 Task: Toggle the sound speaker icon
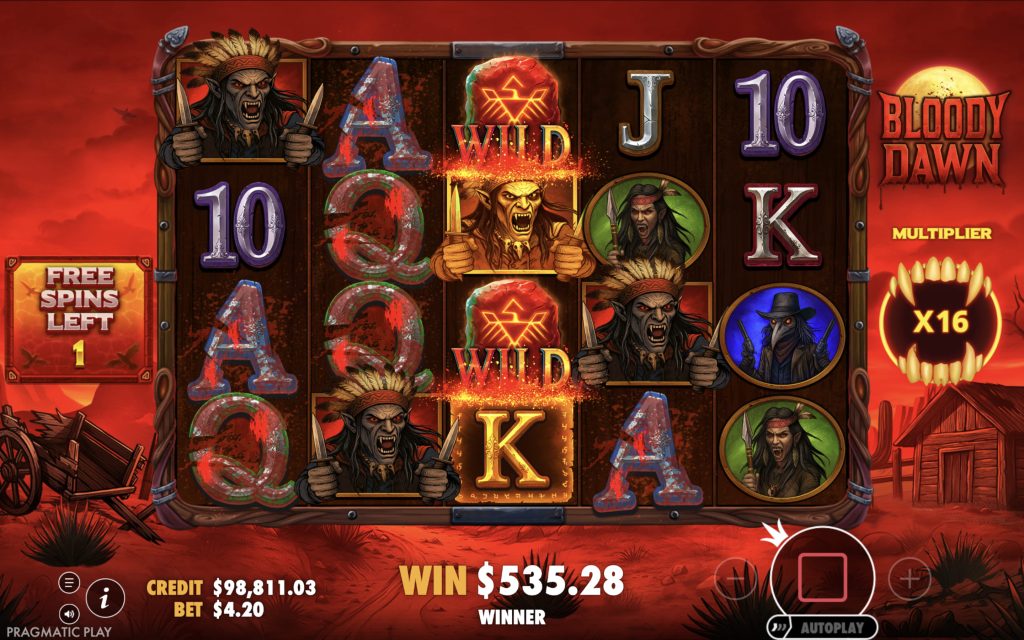click(x=69, y=612)
